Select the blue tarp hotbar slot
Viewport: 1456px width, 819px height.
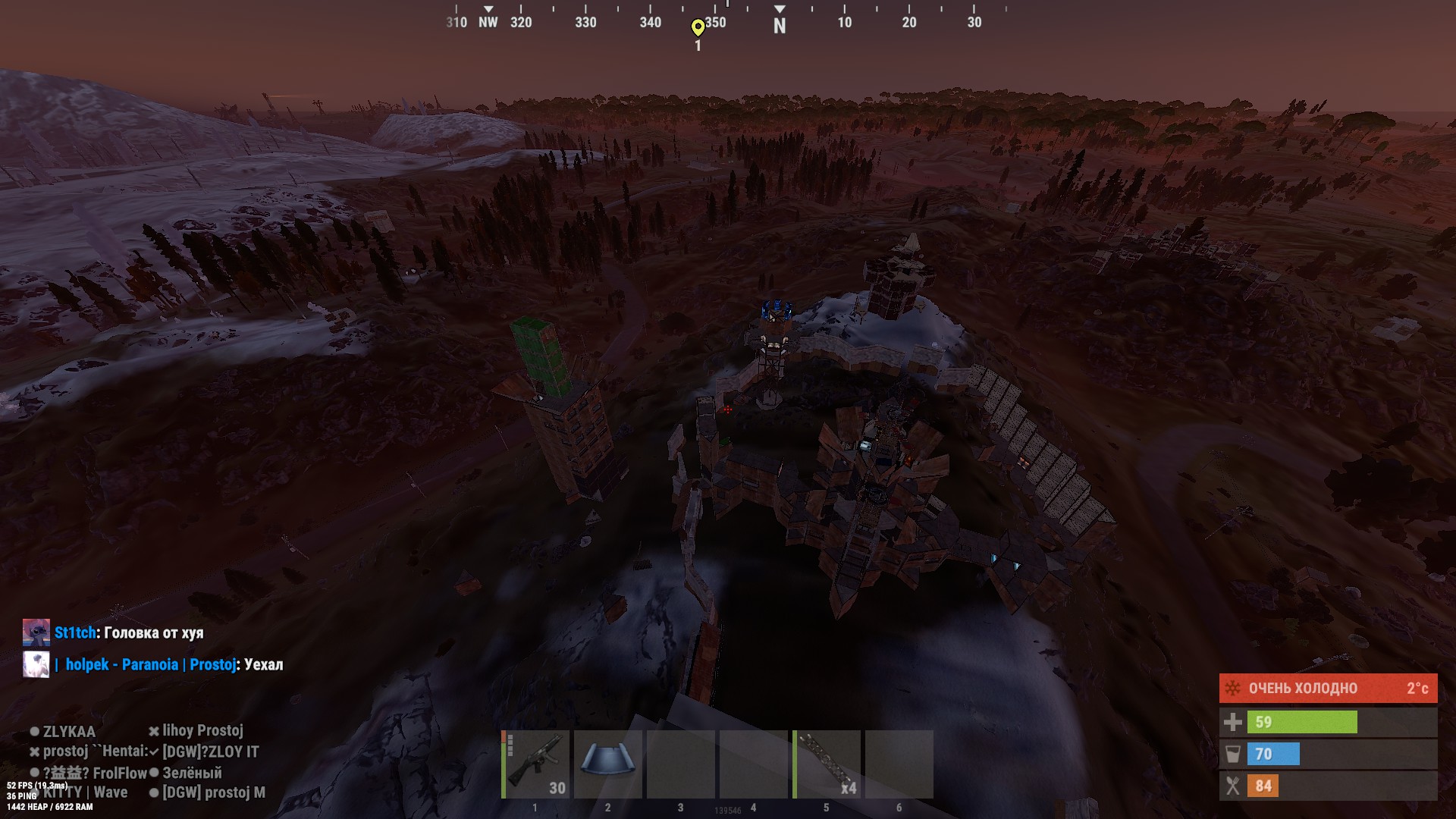[x=608, y=764]
